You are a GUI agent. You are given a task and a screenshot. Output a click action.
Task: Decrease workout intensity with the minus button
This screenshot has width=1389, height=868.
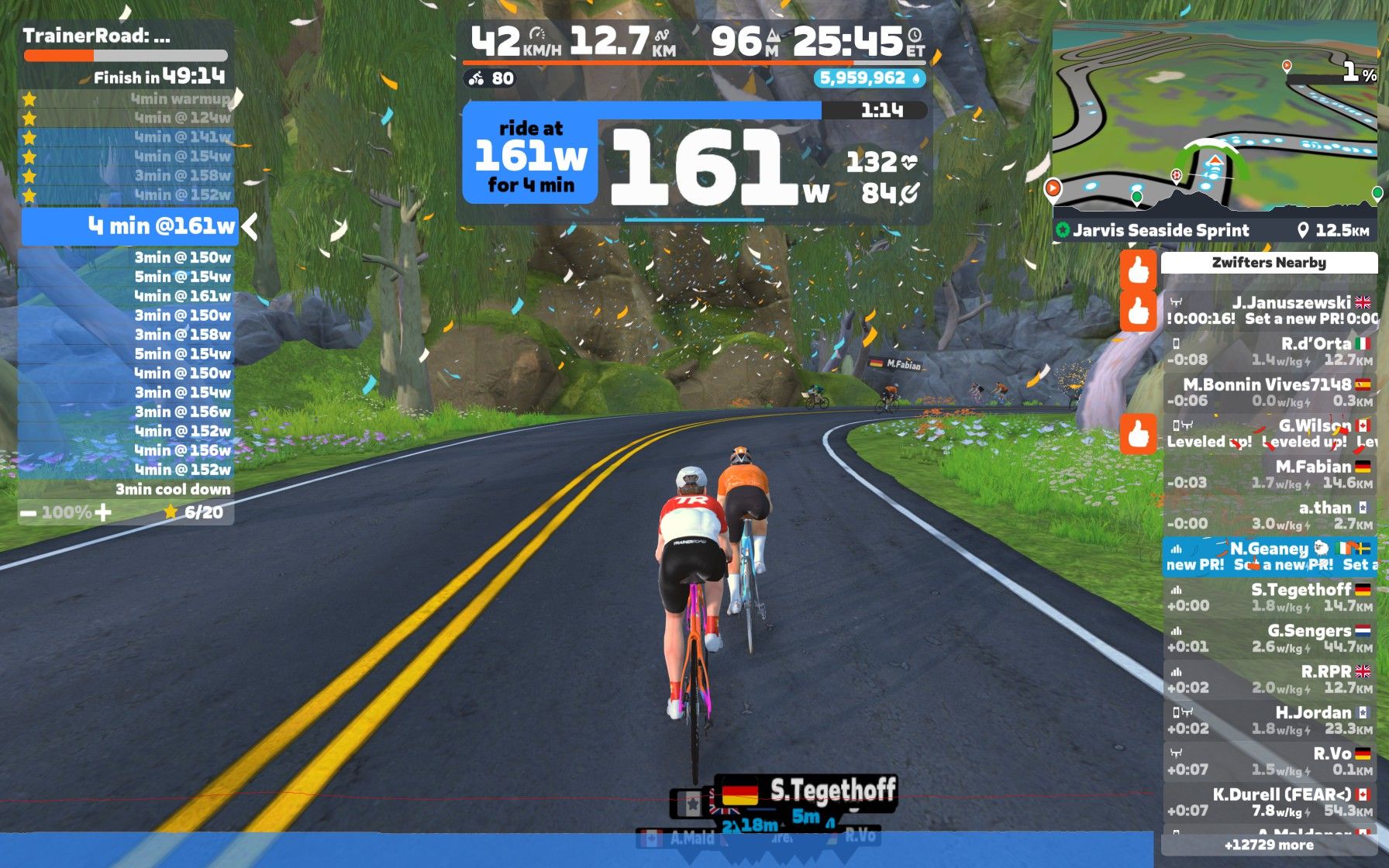pyautogui.click(x=28, y=513)
